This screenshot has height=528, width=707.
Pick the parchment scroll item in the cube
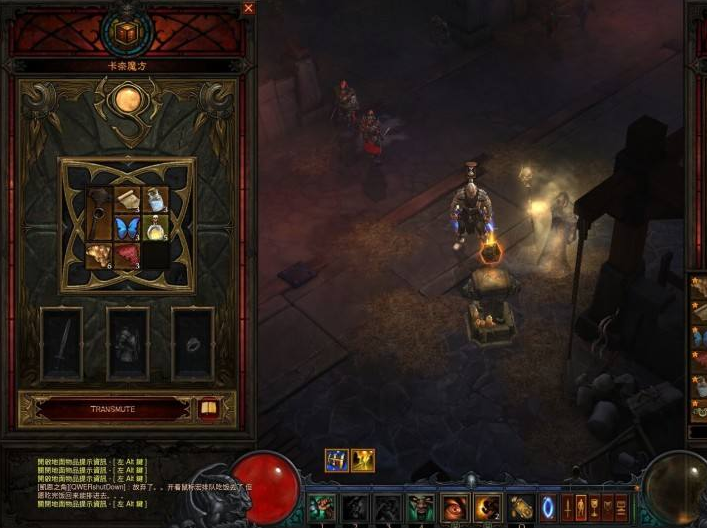(127, 200)
